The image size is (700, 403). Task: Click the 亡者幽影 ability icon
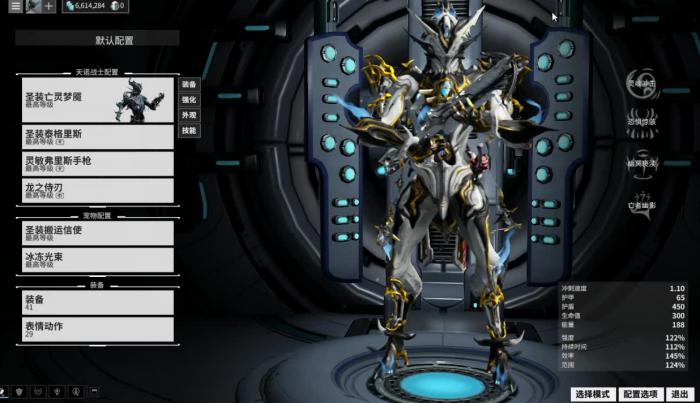pos(638,199)
